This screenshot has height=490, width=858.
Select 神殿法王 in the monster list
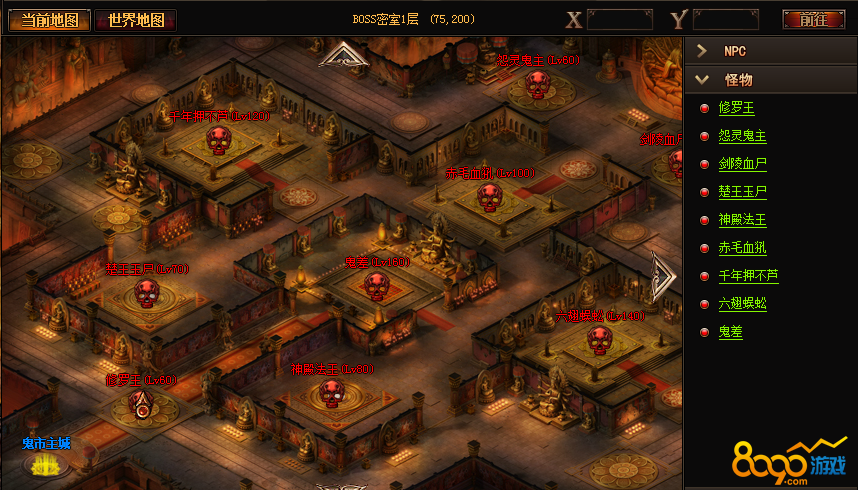pyautogui.click(x=742, y=220)
